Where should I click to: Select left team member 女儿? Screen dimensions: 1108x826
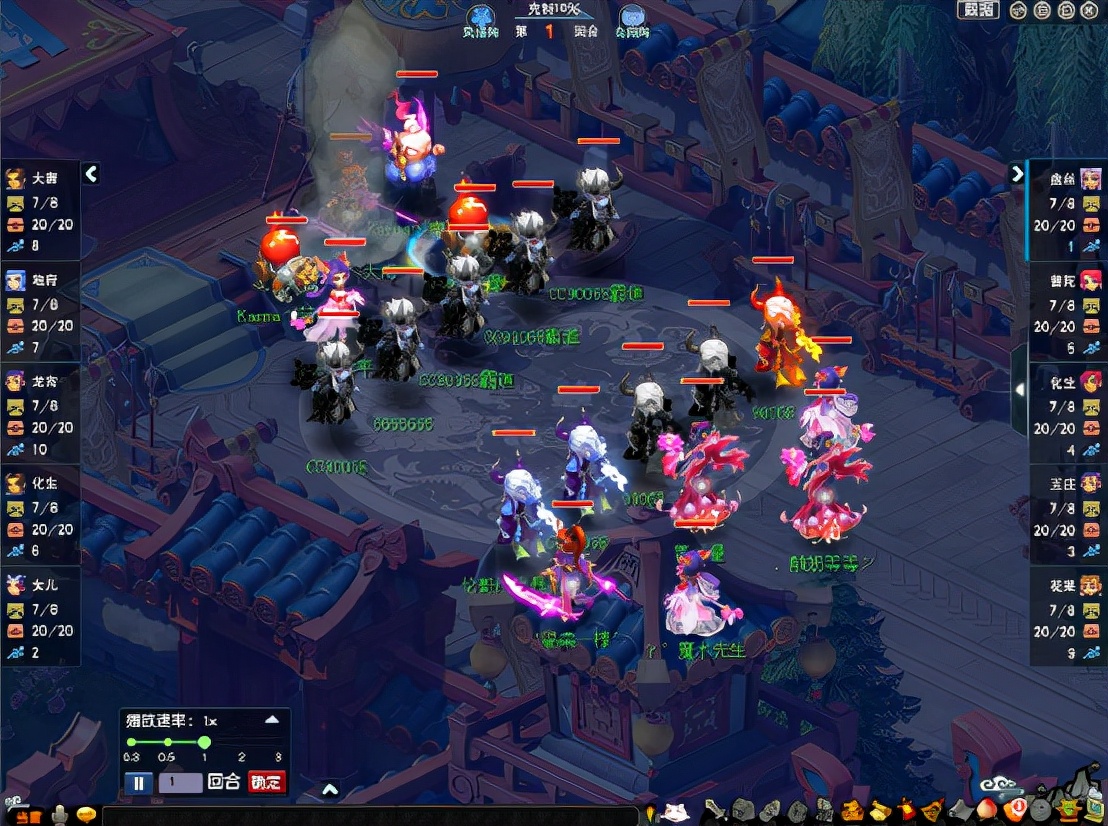pyautogui.click(x=40, y=615)
